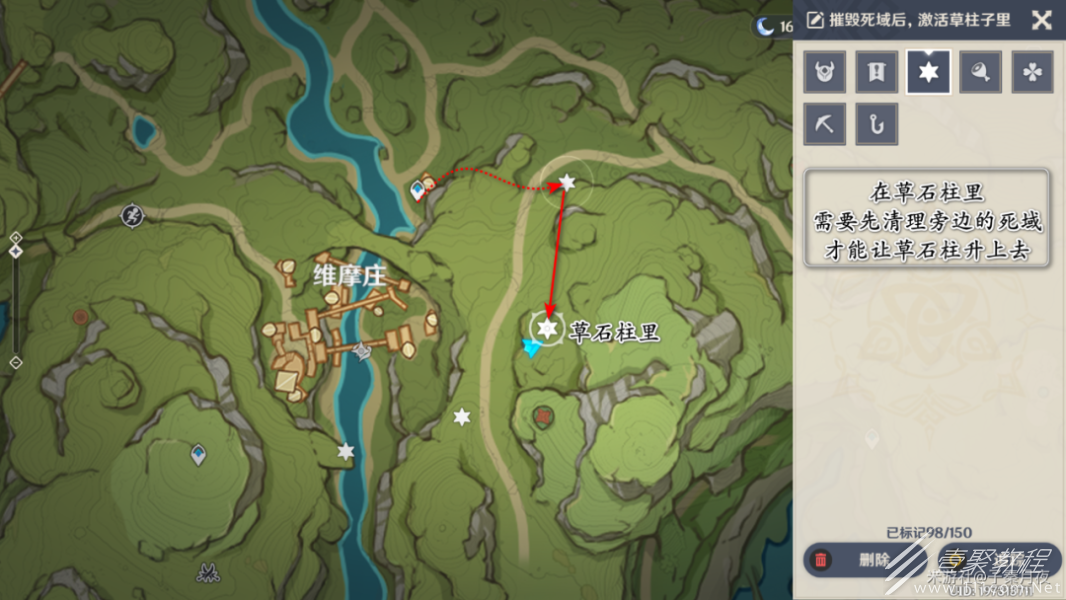
Task: Choose the horned mask pin icon
Action: pos(825,73)
